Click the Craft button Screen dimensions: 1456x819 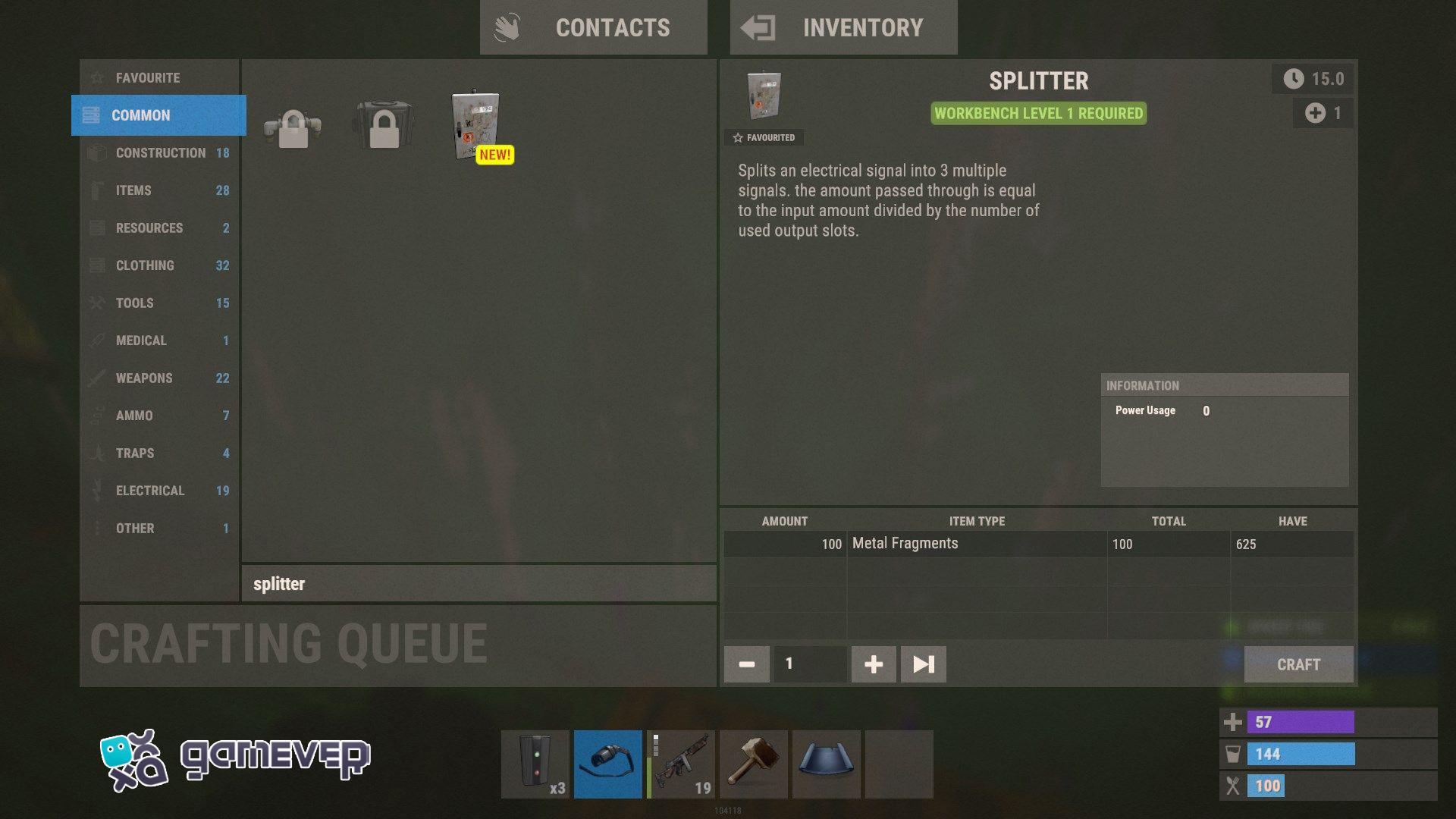[x=1298, y=664]
